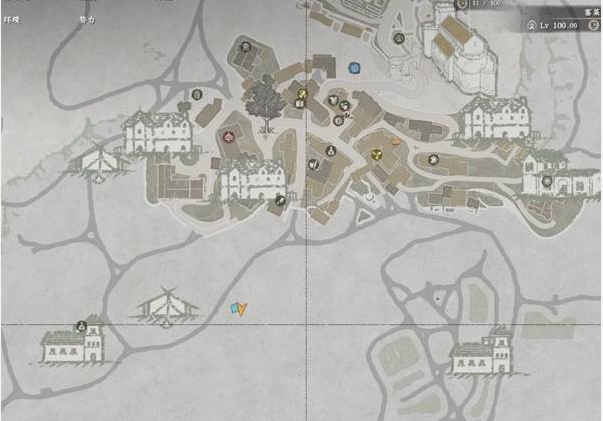
Task: Select the blue circular map marker
Action: tap(354, 68)
